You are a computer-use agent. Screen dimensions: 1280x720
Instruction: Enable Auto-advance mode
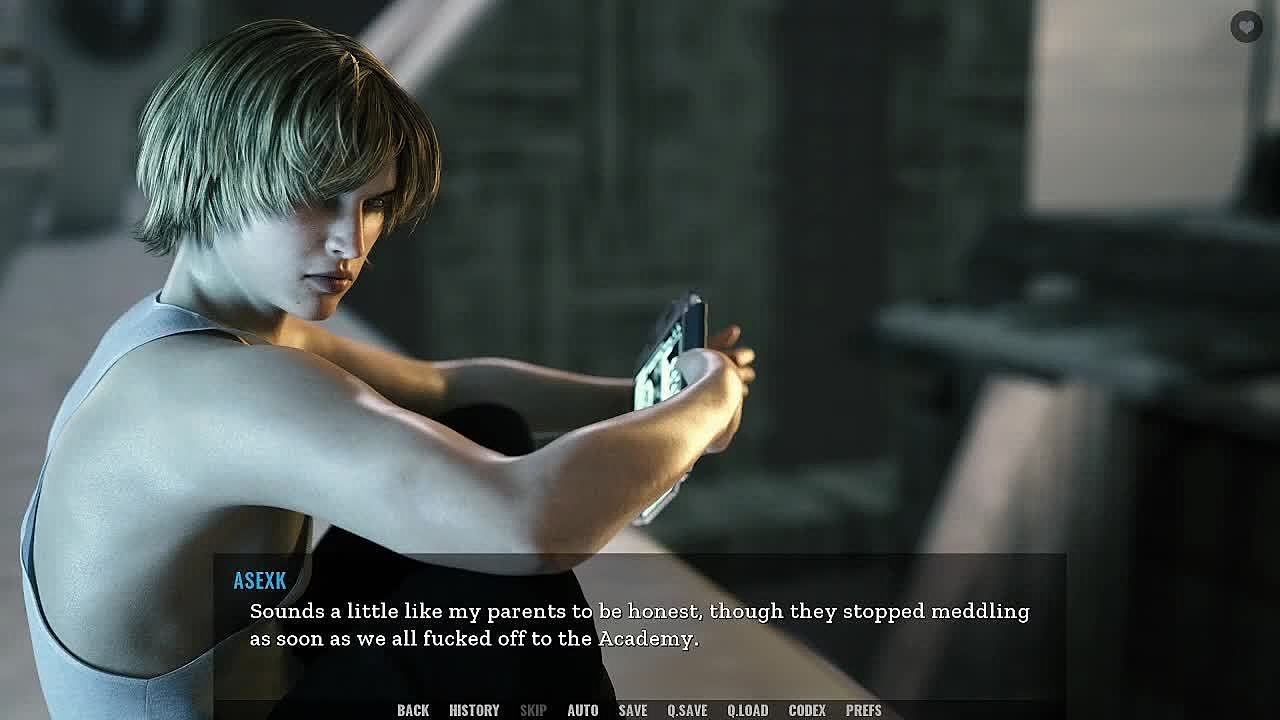click(x=582, y=710)
